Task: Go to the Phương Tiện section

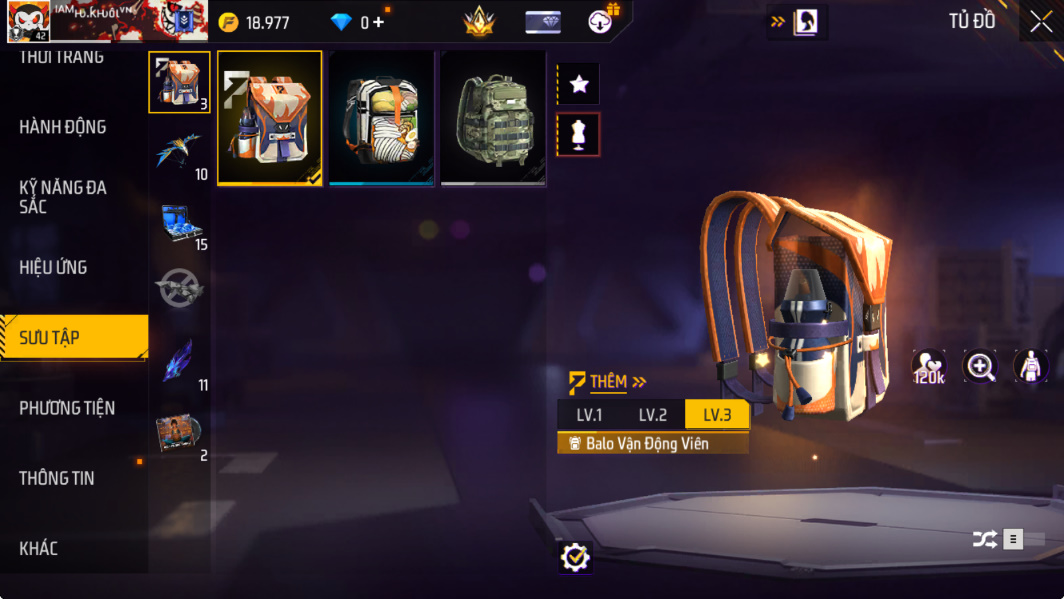Action: [x=67, y=408]
